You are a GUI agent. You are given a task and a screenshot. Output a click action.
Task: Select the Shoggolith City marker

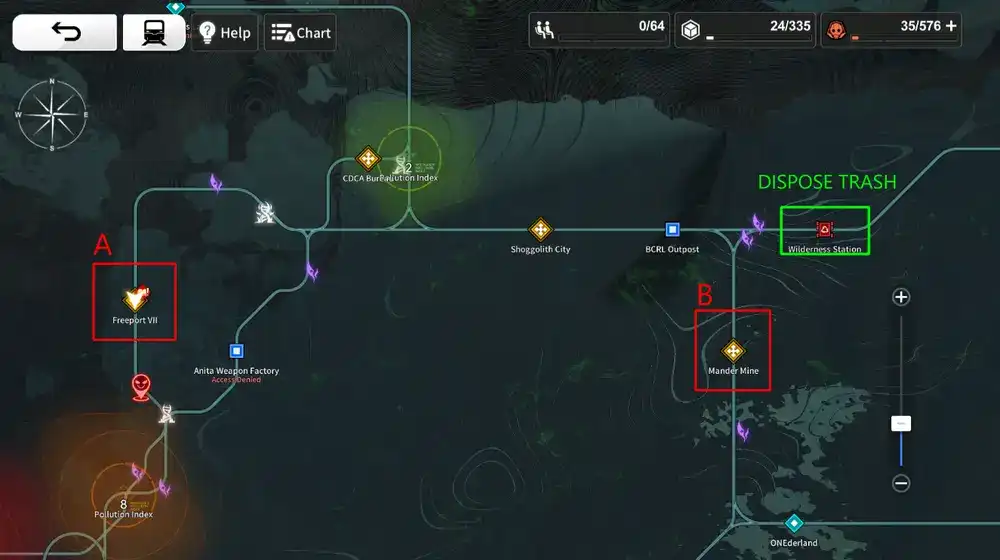coord(540,229)
